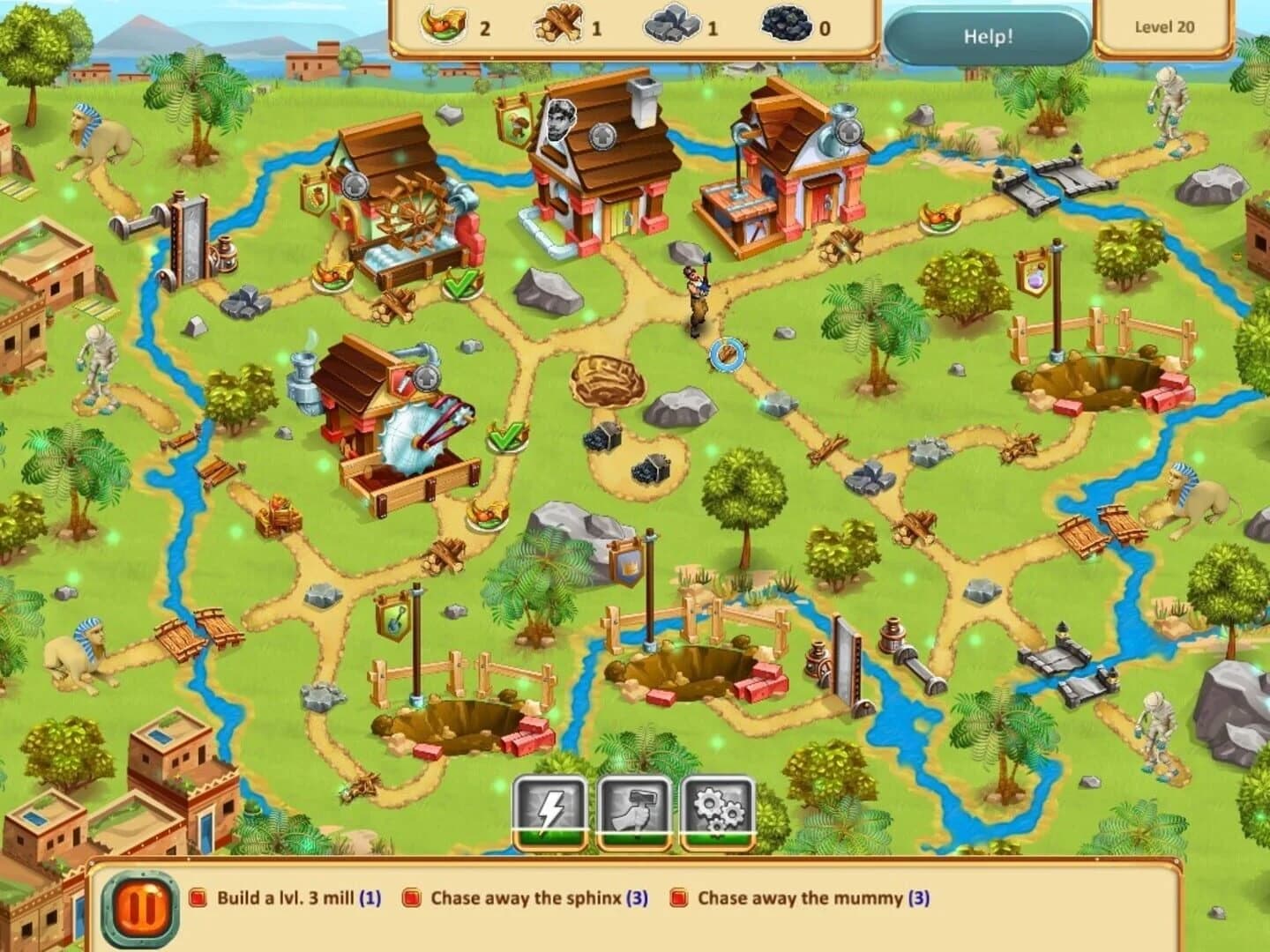Click the lightning bonus recharge progress bar
The height and width of the screenshot is (952, 1270).
click(x=549, y=837)
